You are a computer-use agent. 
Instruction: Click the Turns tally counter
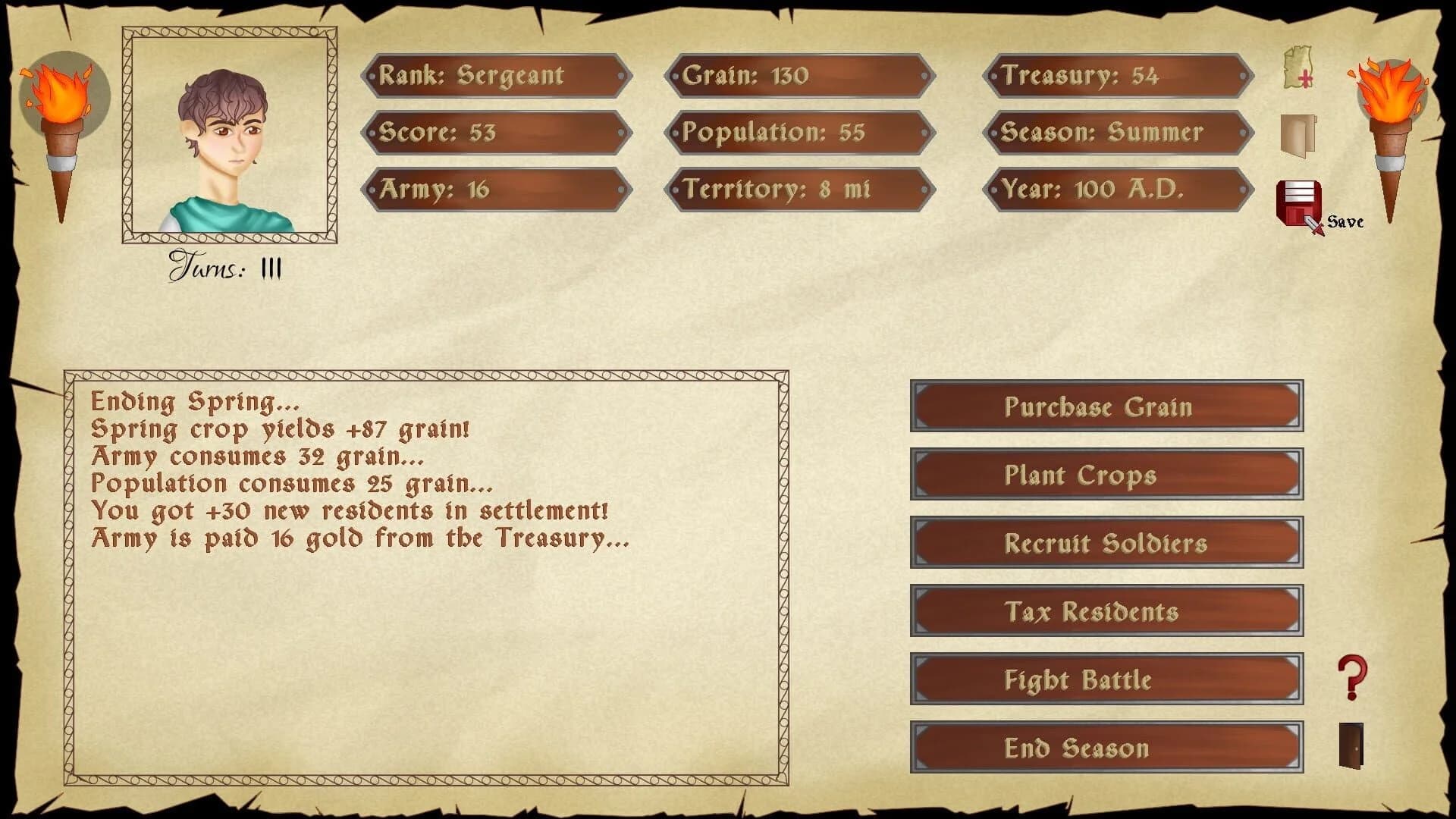click(x=224, y=268)
